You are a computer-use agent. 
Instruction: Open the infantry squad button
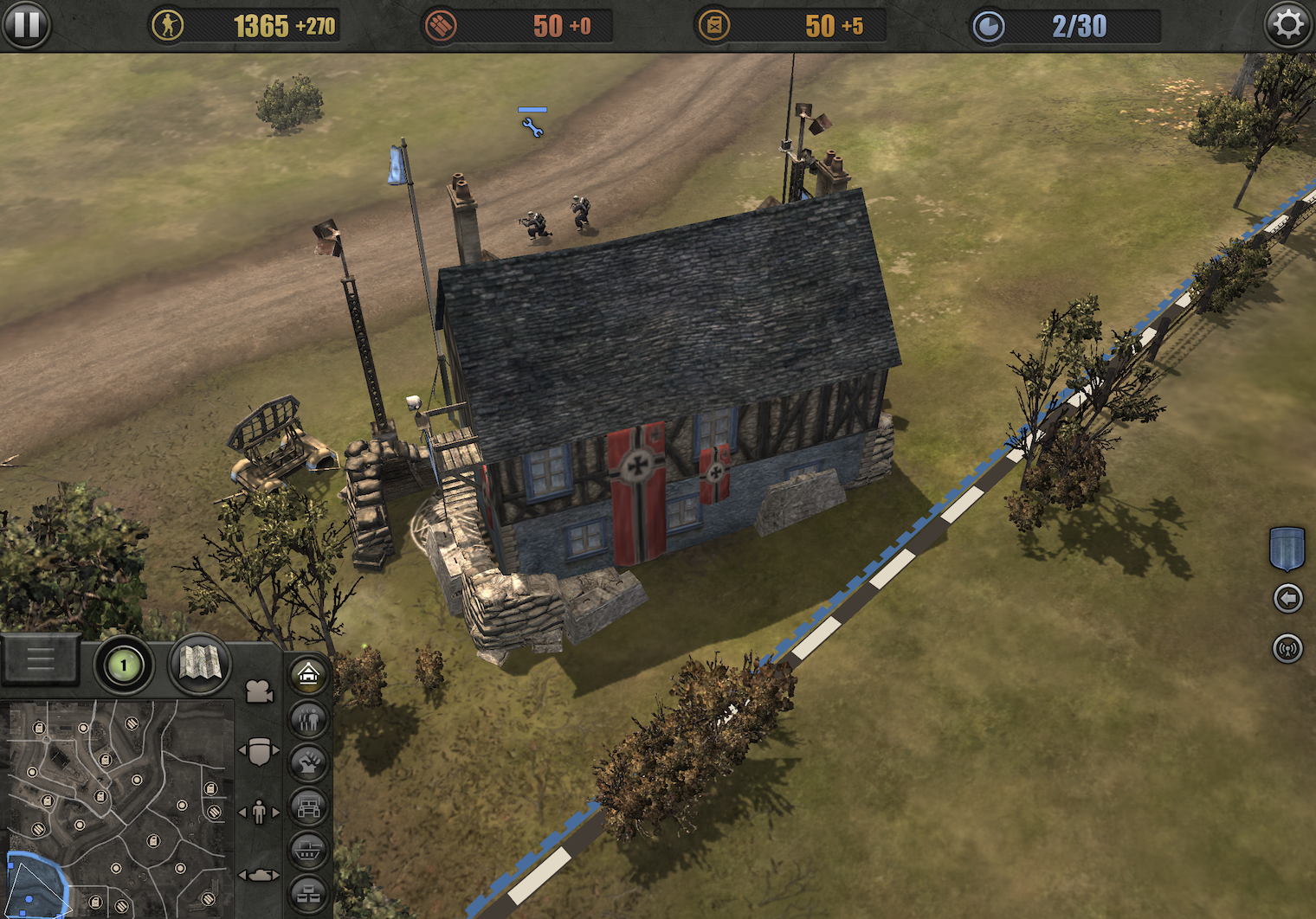click(309, 718)
